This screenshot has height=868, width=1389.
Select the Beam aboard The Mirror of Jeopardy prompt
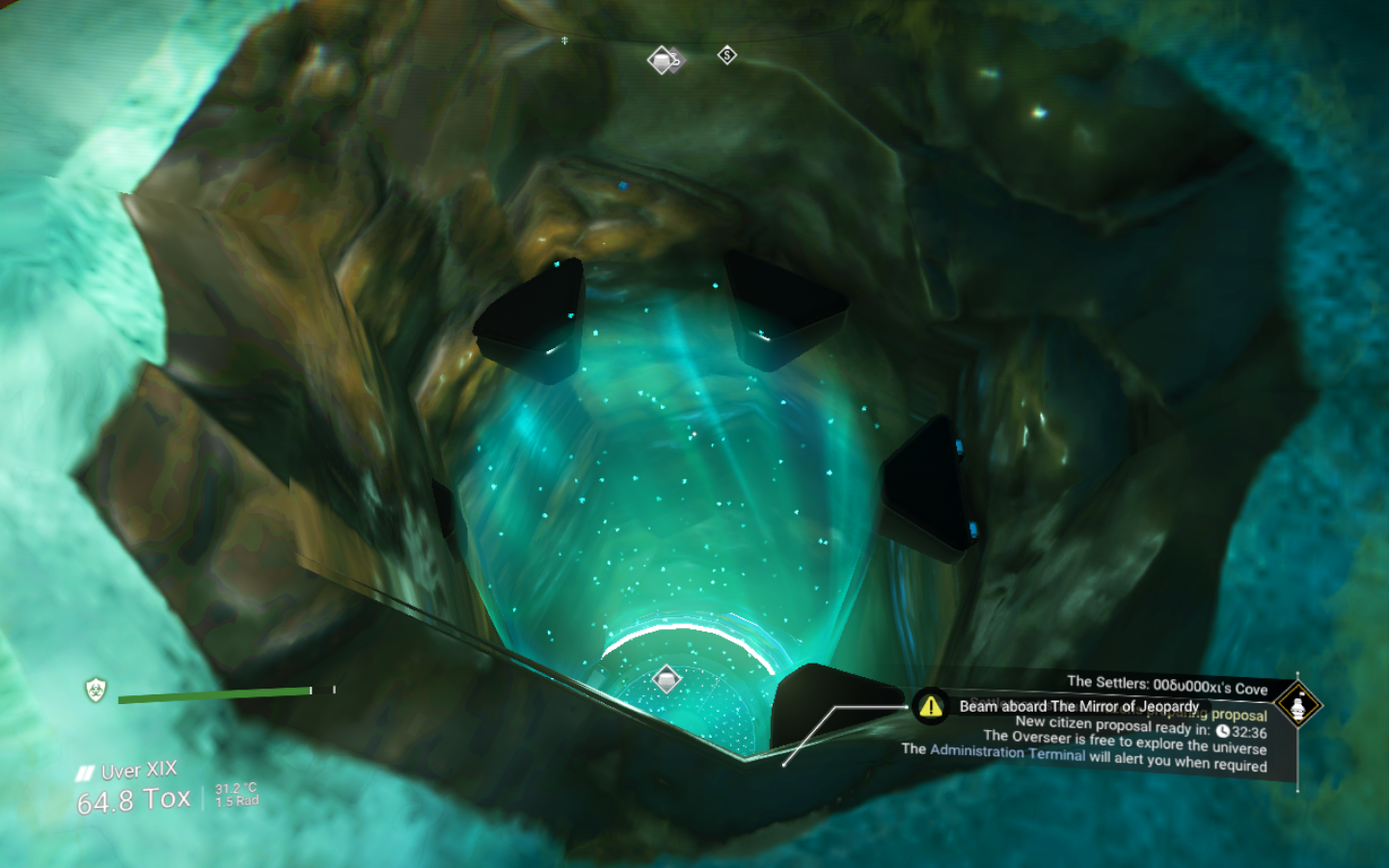click(1078, 706)
